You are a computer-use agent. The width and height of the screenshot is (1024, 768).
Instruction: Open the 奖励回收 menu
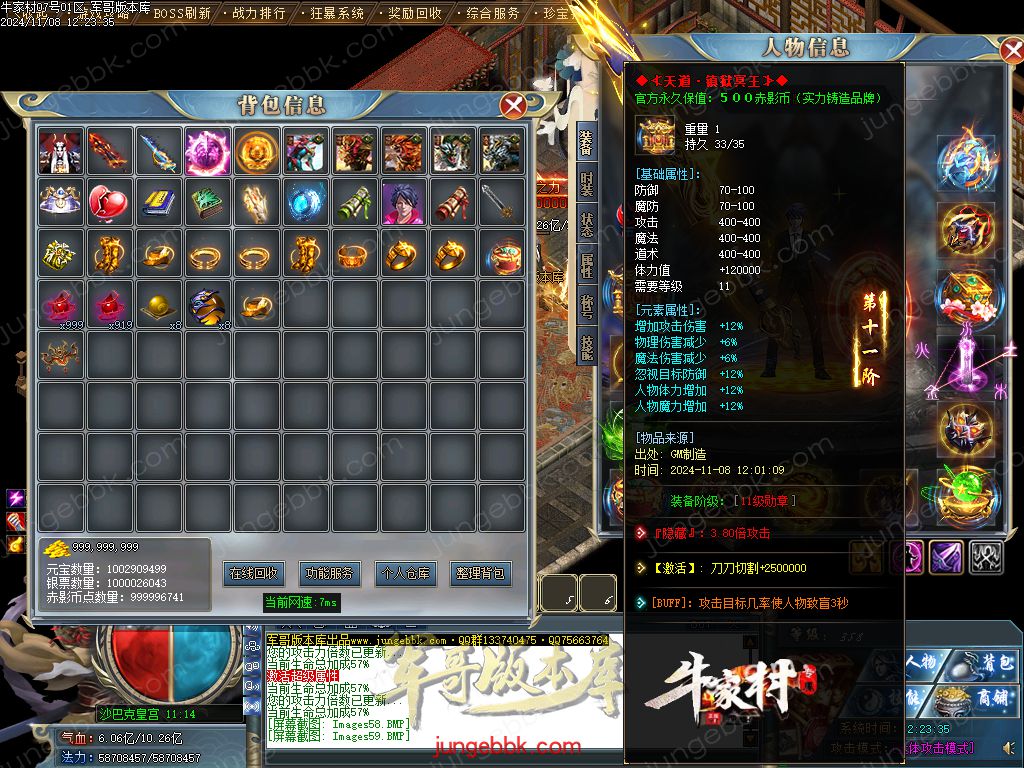point(414,13)
